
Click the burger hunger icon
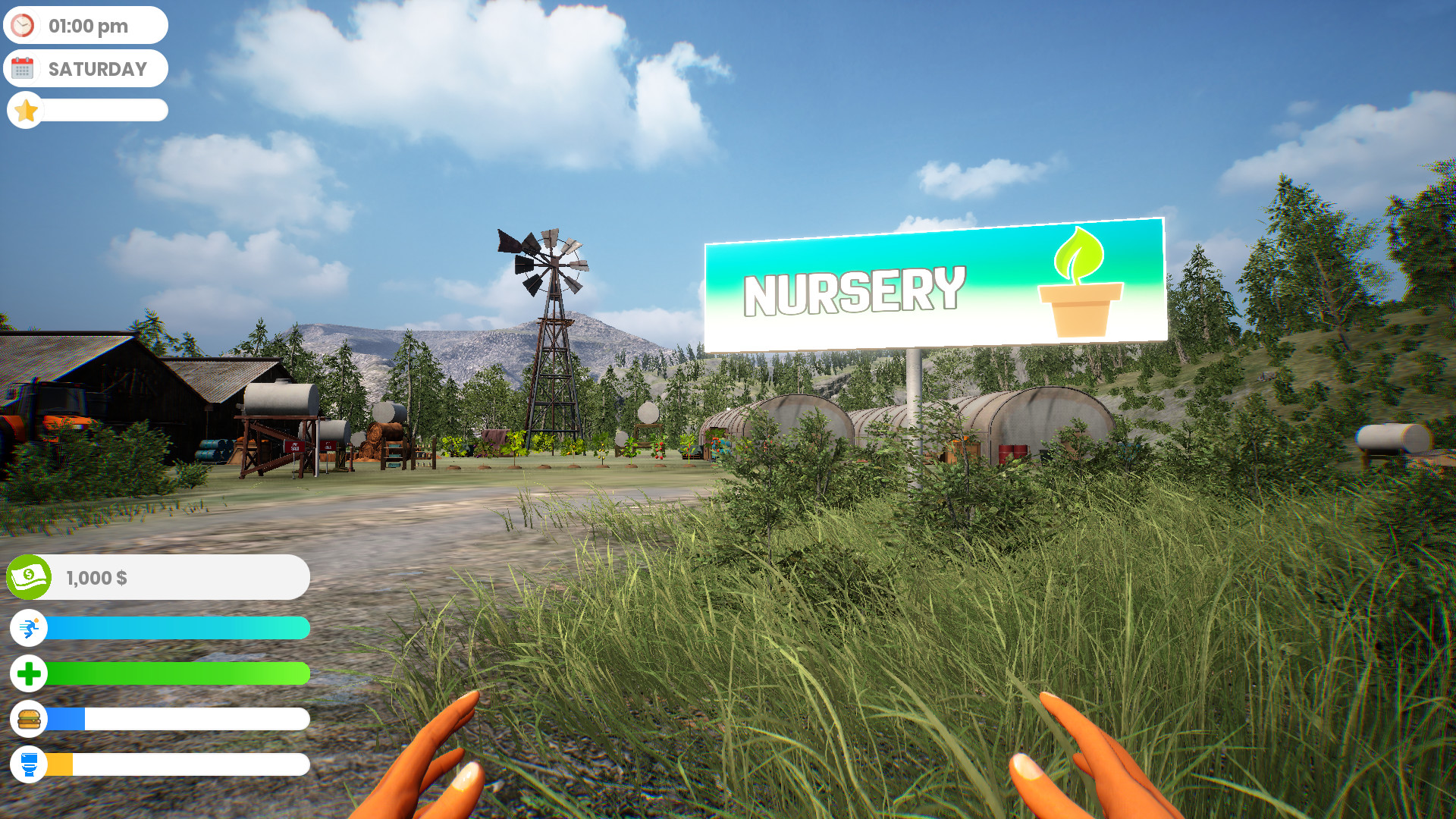pyautogui.click(x=29, y=719)
